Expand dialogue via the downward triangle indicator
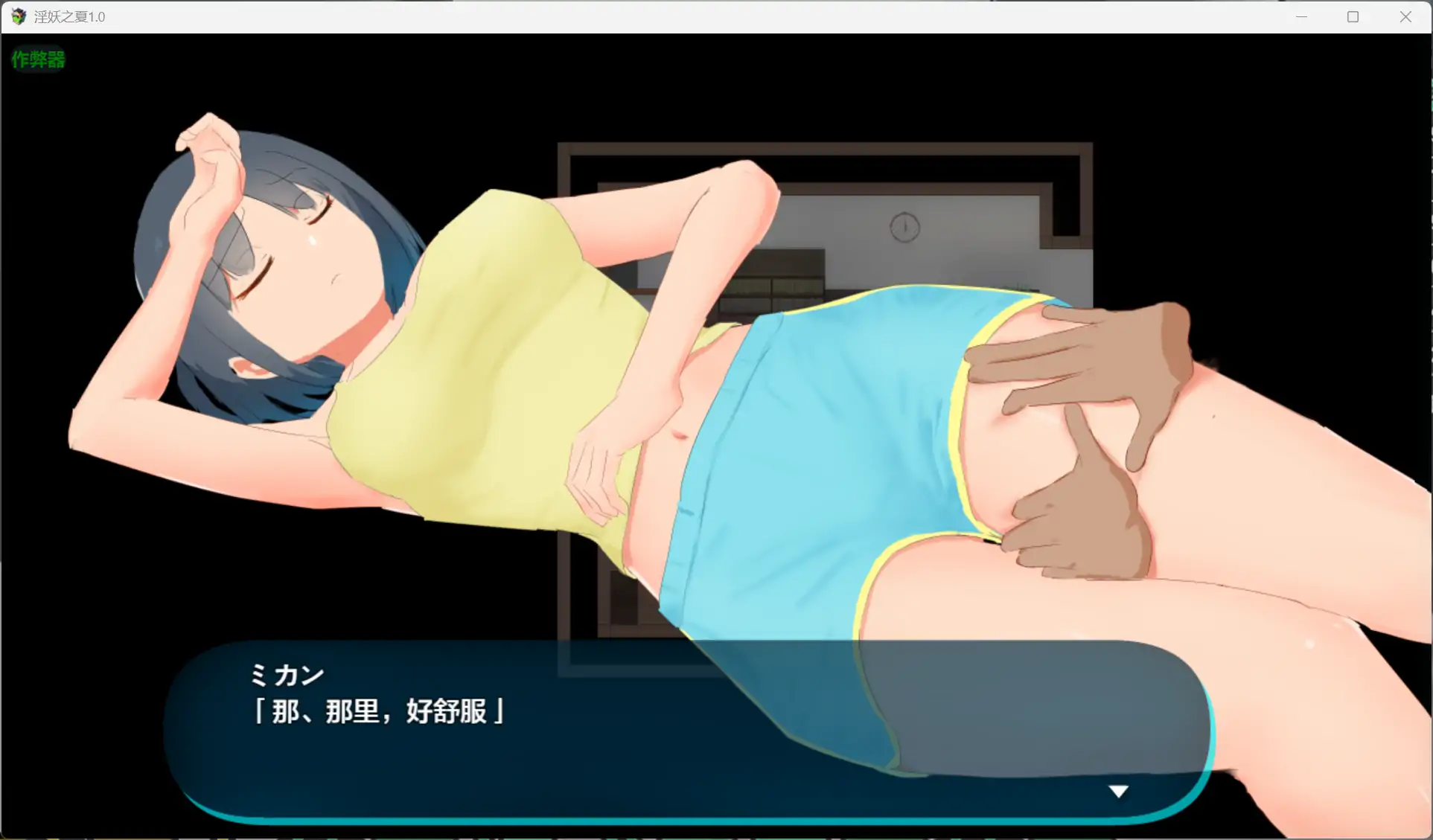The height and width of the screenshot is (840, 1433). [1119, 791]
